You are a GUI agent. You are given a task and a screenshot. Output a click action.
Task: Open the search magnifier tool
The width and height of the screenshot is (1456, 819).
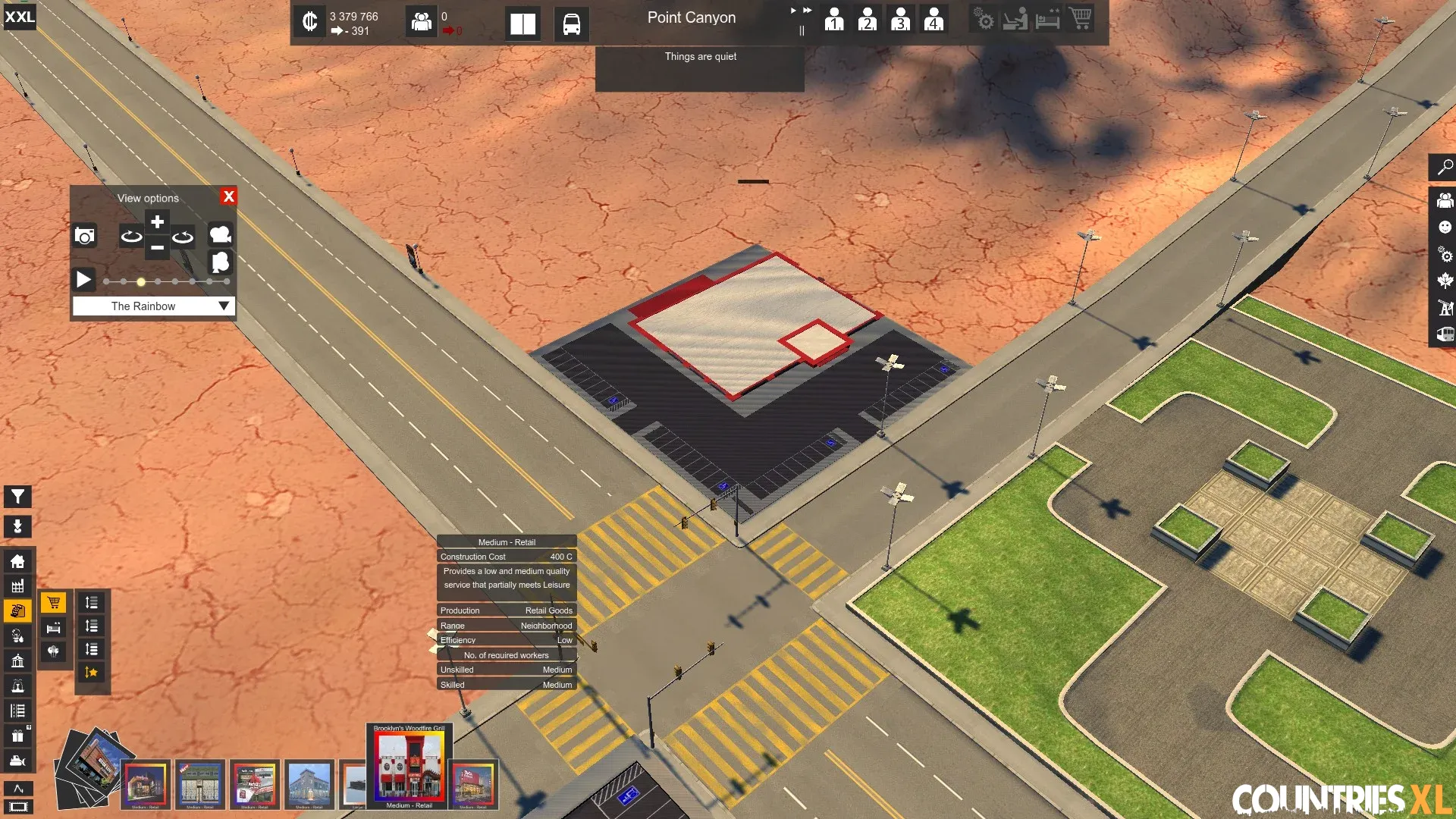[1445, 167]
